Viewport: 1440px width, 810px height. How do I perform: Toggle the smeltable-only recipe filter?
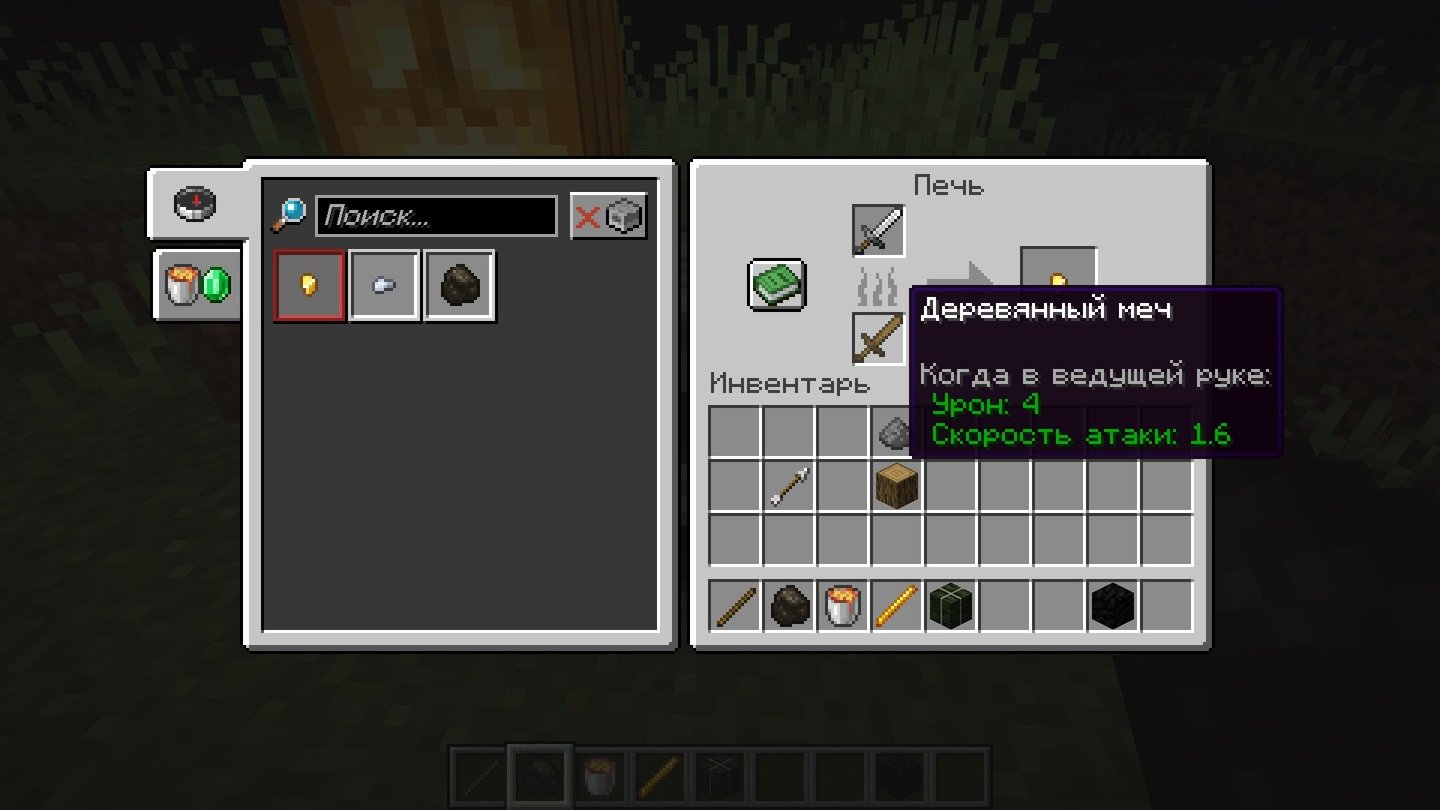click(x=609, y=216)
